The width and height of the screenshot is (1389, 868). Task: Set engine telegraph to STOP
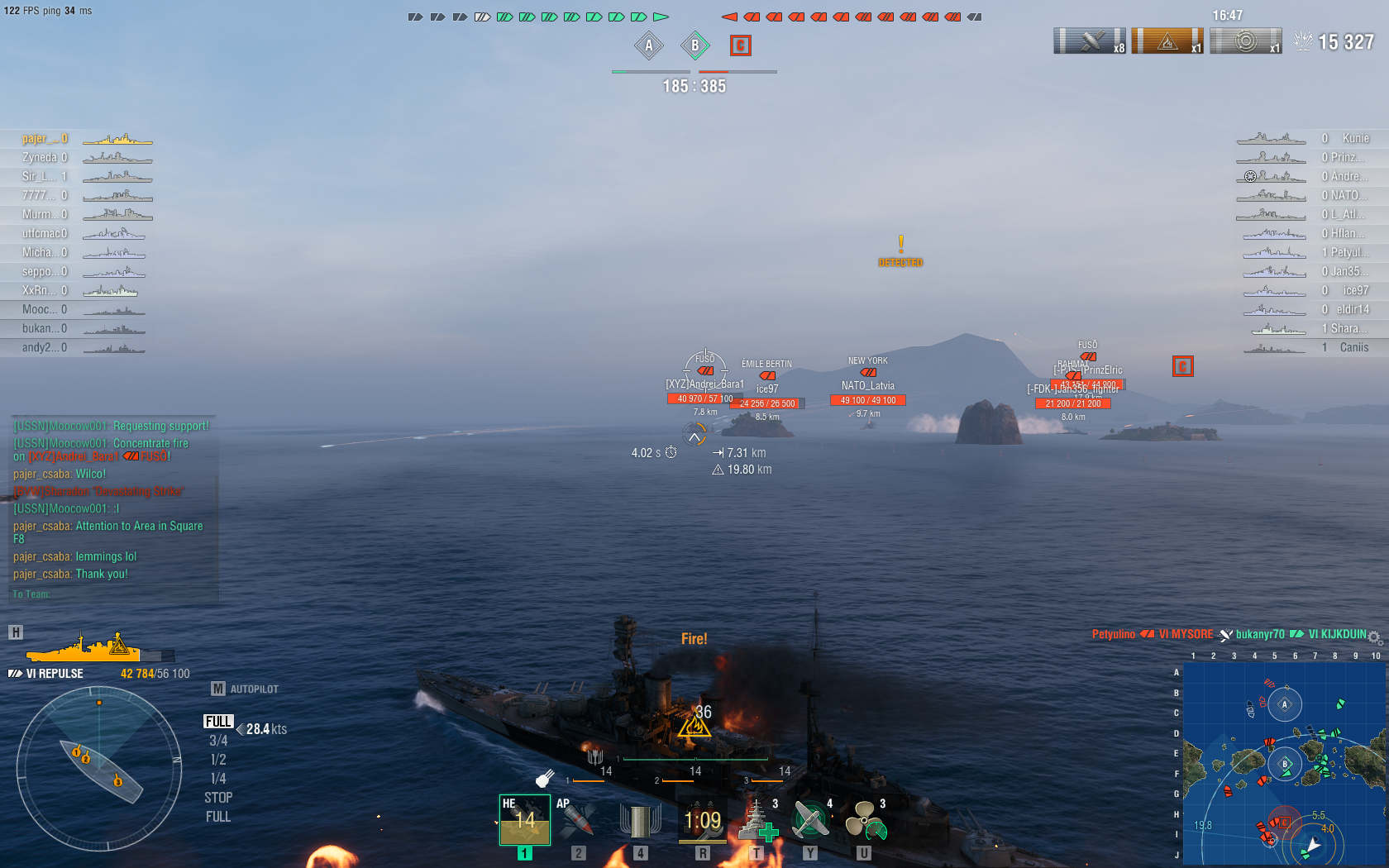[218, 798]
